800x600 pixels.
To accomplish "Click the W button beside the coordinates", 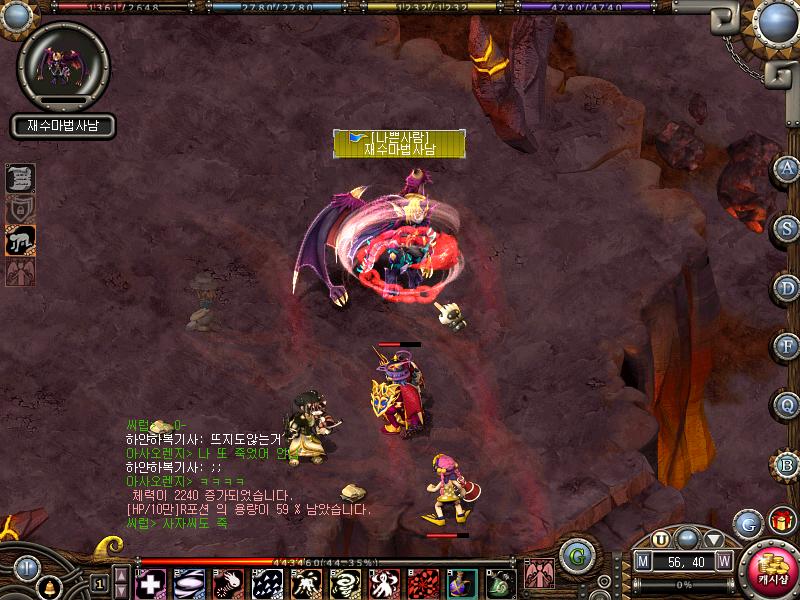I will tap(723, 561).
